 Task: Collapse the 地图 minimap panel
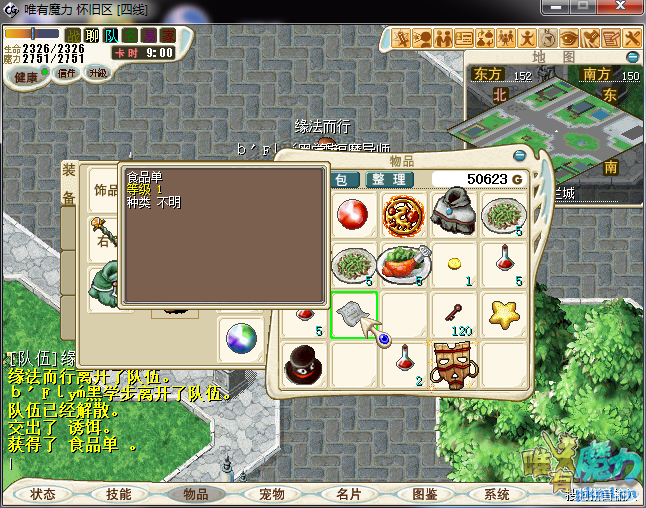[x=630, y=56]
